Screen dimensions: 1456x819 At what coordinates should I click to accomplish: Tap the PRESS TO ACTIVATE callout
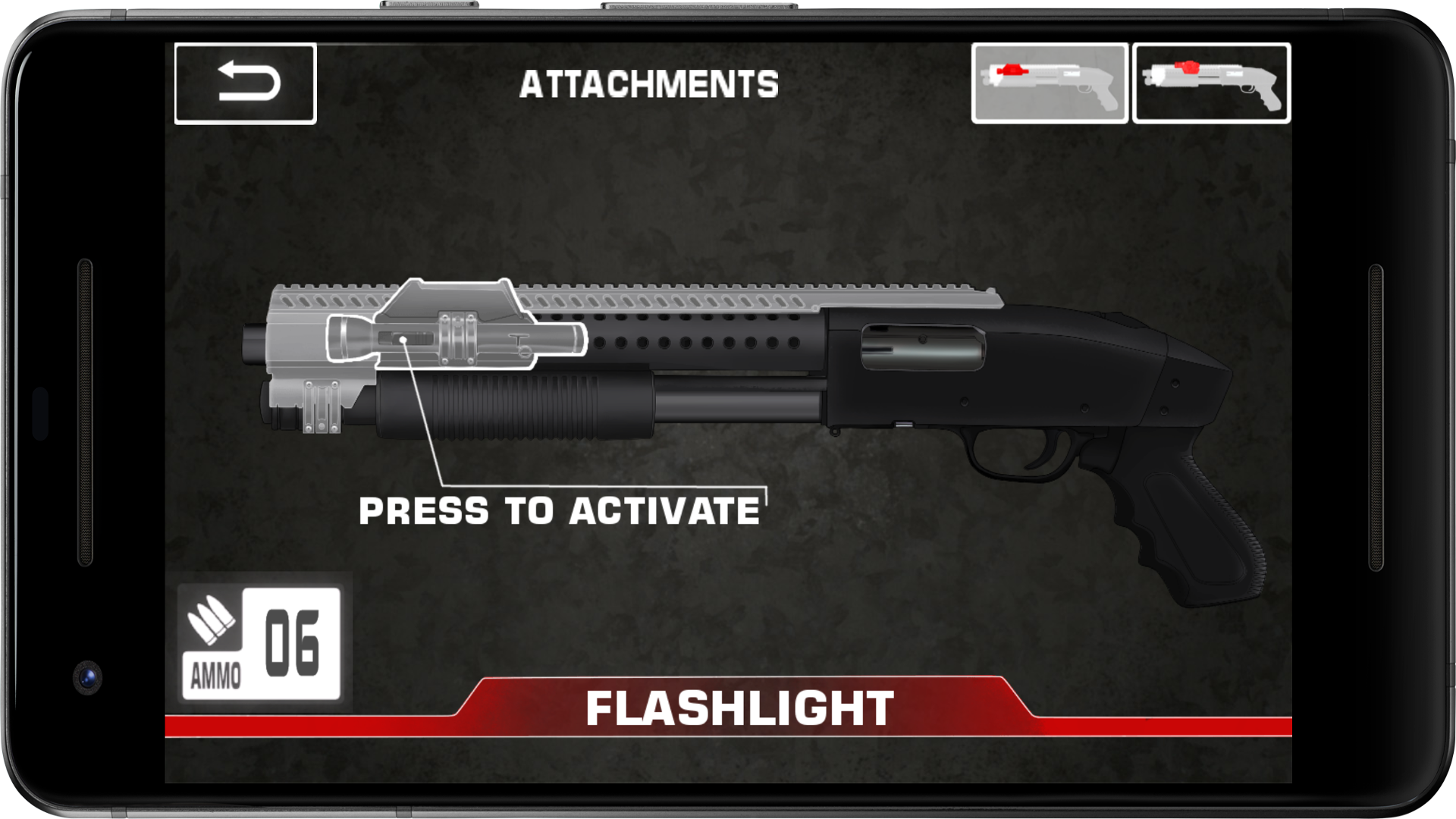pos(561,512)
